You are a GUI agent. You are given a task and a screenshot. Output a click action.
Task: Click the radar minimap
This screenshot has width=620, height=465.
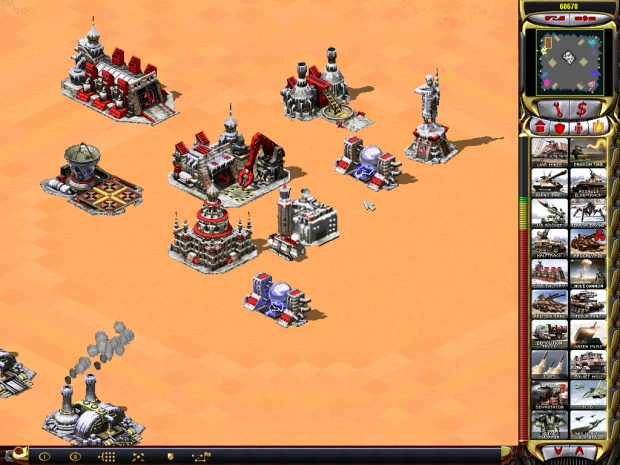(x=569, y=59)
